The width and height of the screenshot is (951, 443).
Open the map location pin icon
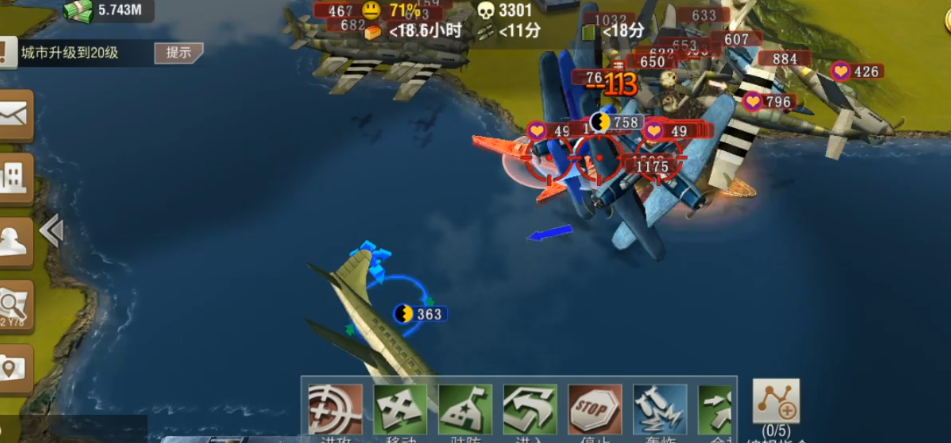16,368
